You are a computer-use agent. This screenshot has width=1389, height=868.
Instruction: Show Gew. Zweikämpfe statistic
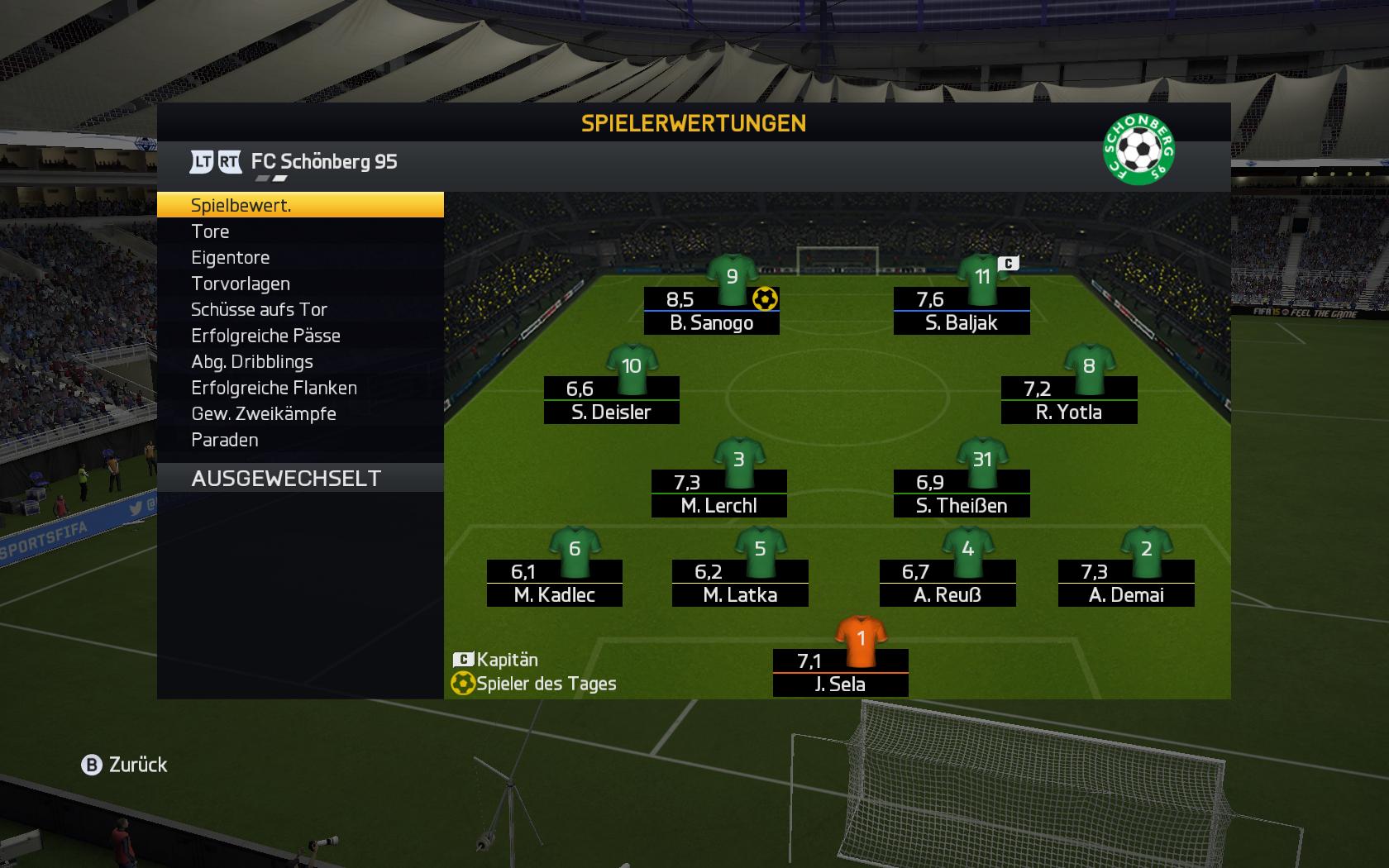tap(299, 414)
